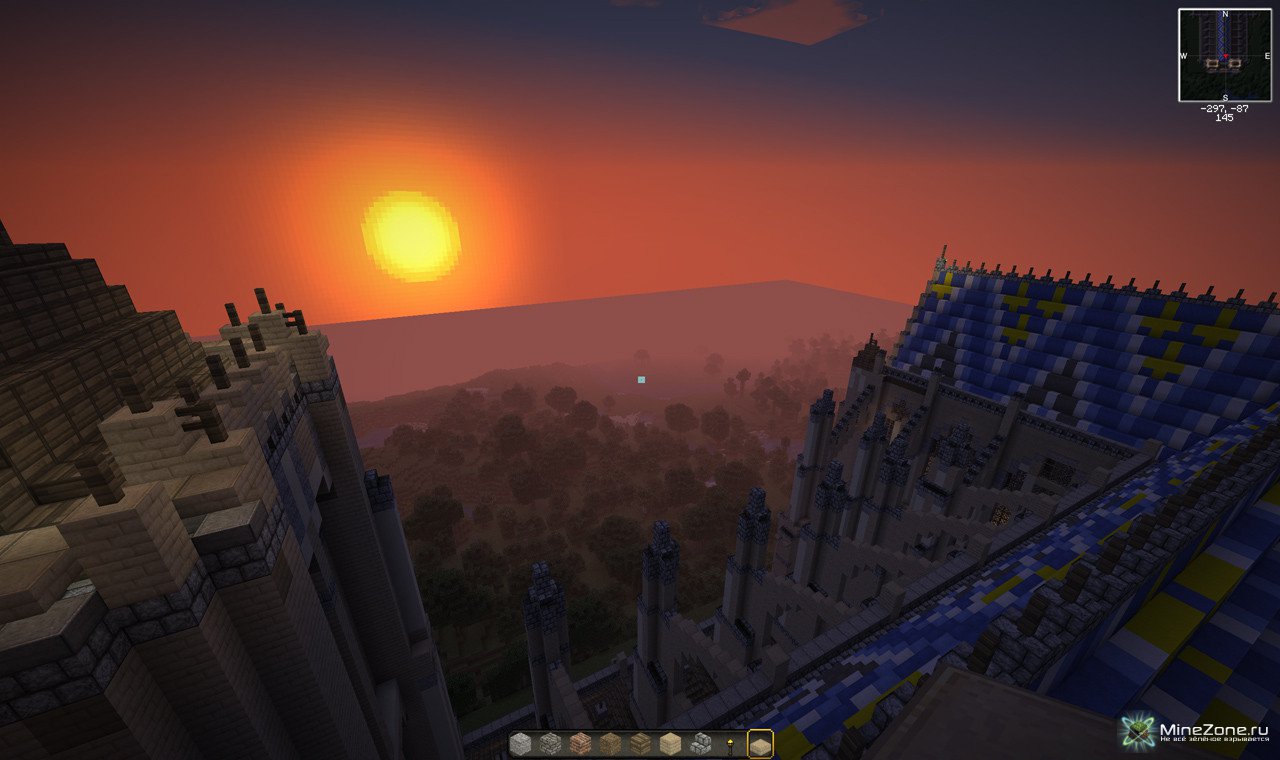Select the torch in the hotbar
This screenshot has height=760, width=1280.
(731, 744)
